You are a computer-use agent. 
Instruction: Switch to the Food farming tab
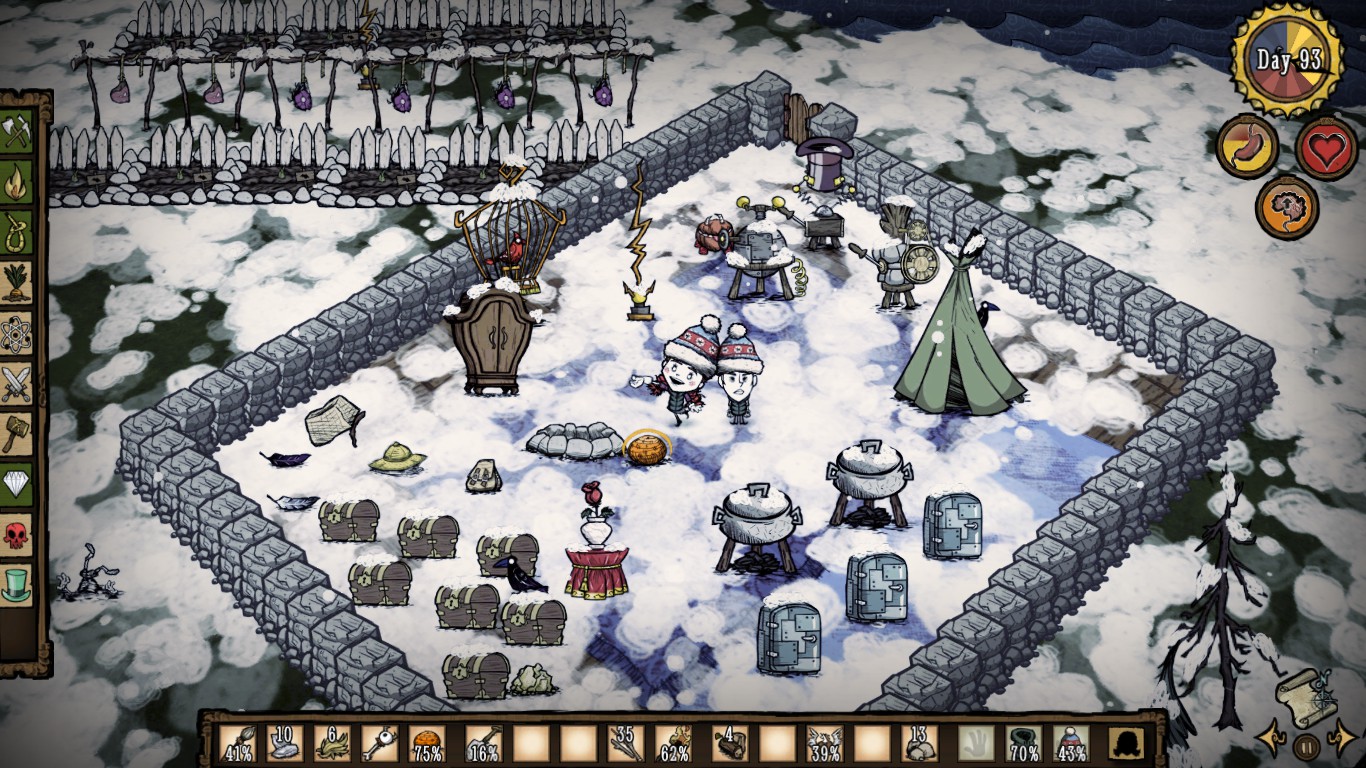(17, 282)
